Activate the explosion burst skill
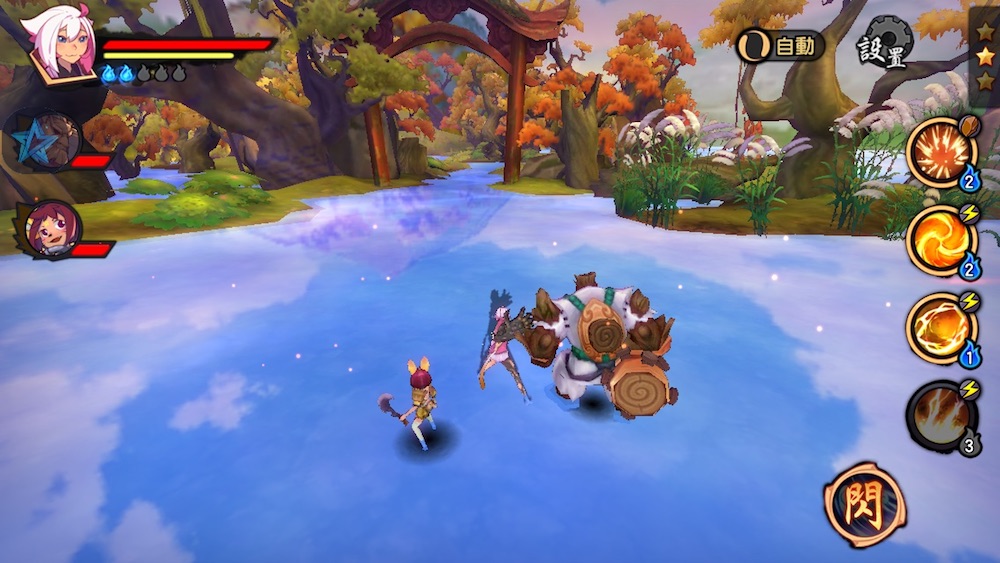The width and height of the screenshot is (1000, 563). click(941, 152)
